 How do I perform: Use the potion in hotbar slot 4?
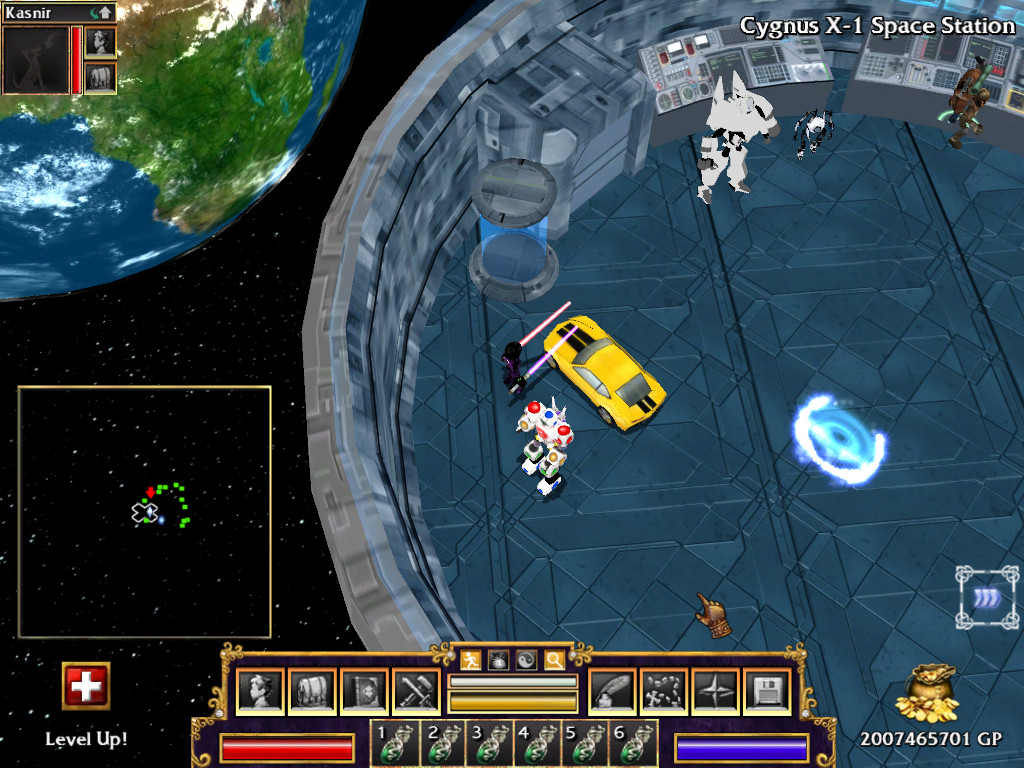pyautogui.click(x=538, y=744)
